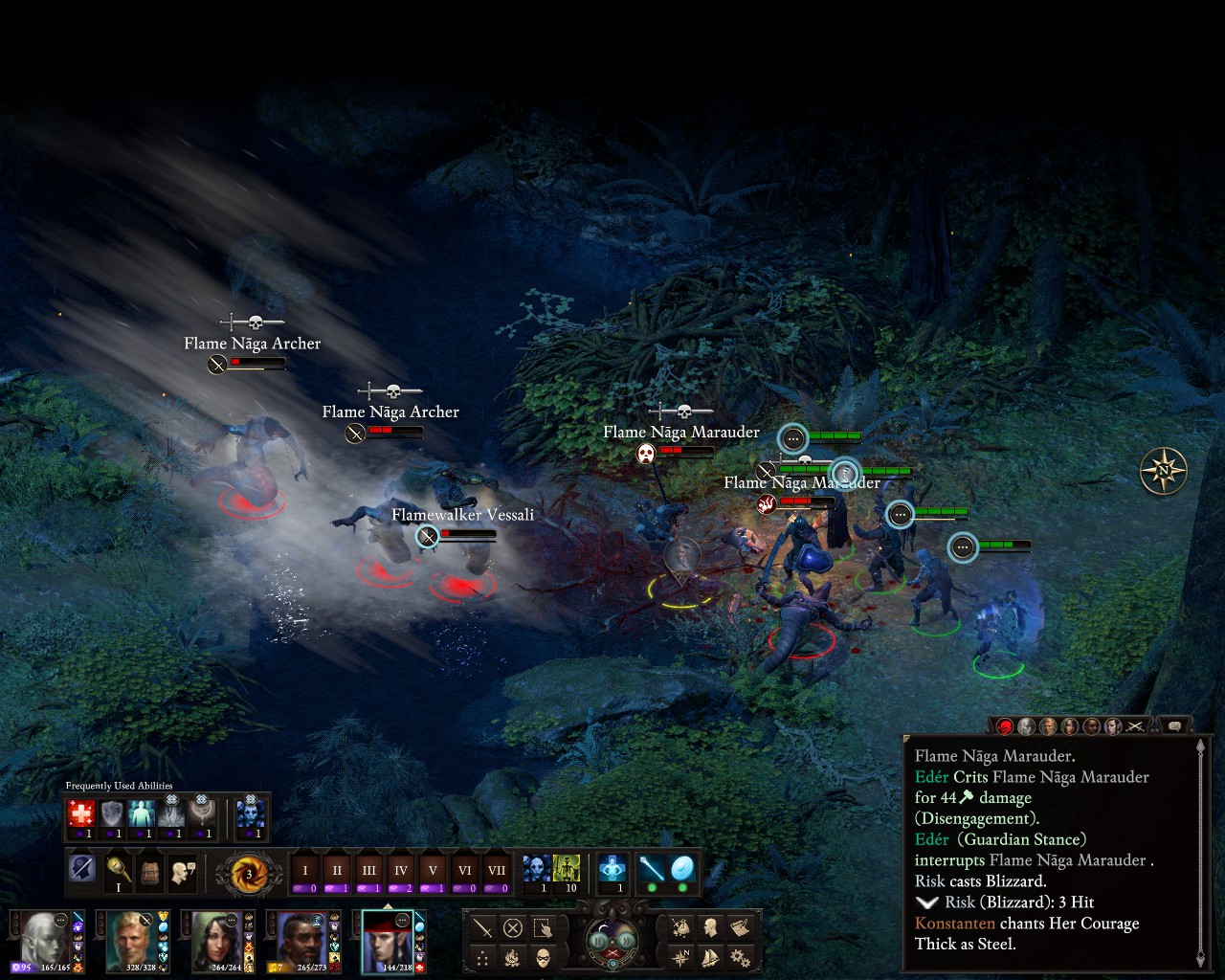Switch combat log to the dialogue tab
The height and width of the screenshot is (980, 1225).
click(x=1174, y=726)
